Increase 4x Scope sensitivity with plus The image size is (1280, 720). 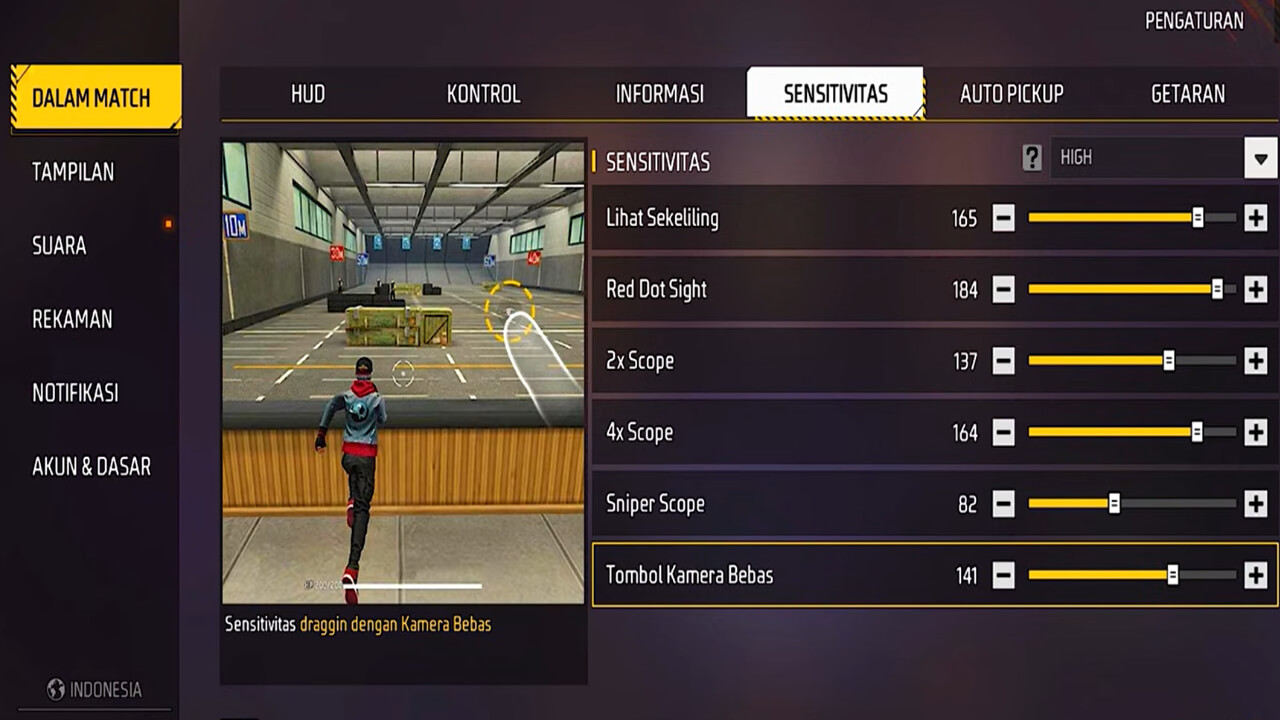pyautogui.click(x=1255, y=432)
